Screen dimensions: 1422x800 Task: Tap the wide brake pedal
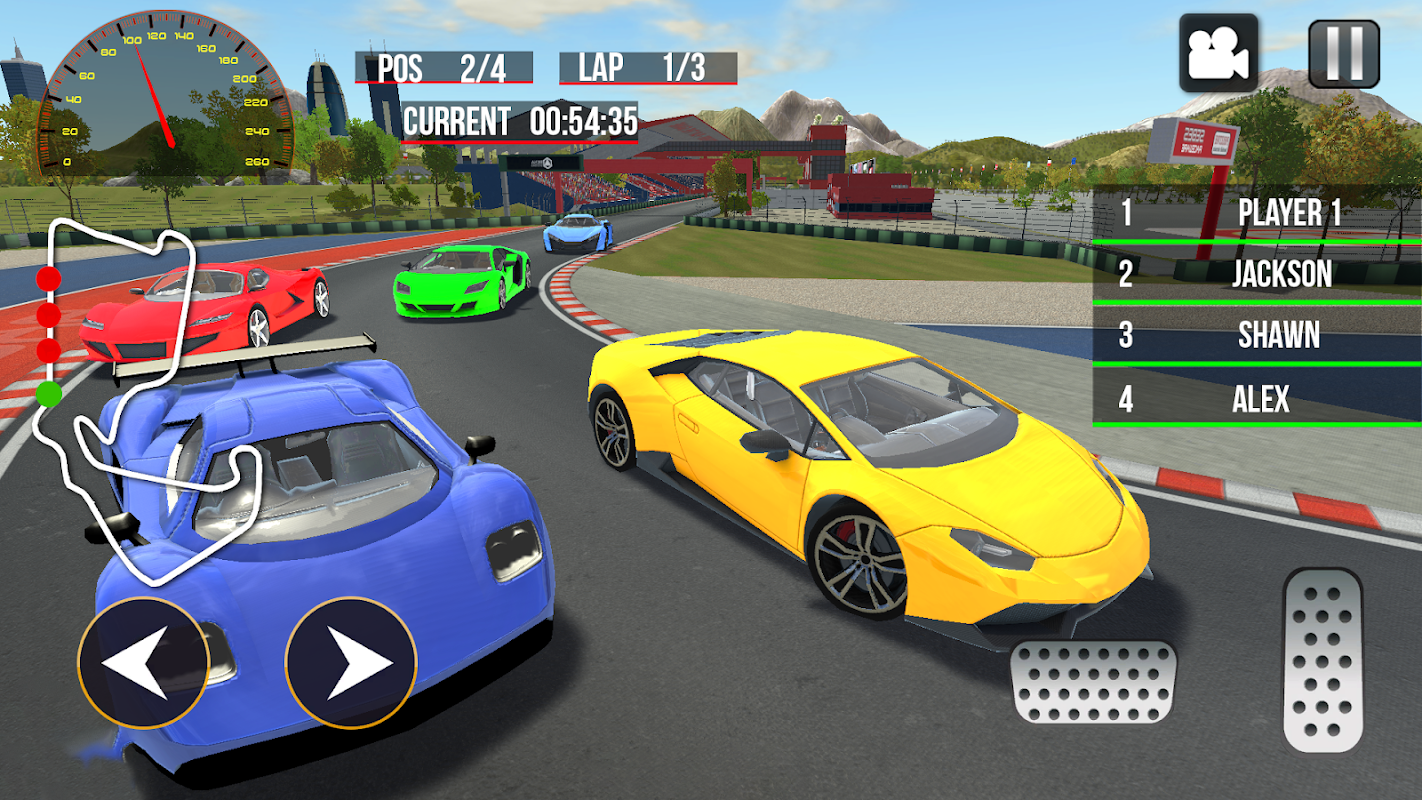(x=1094, y=682)
